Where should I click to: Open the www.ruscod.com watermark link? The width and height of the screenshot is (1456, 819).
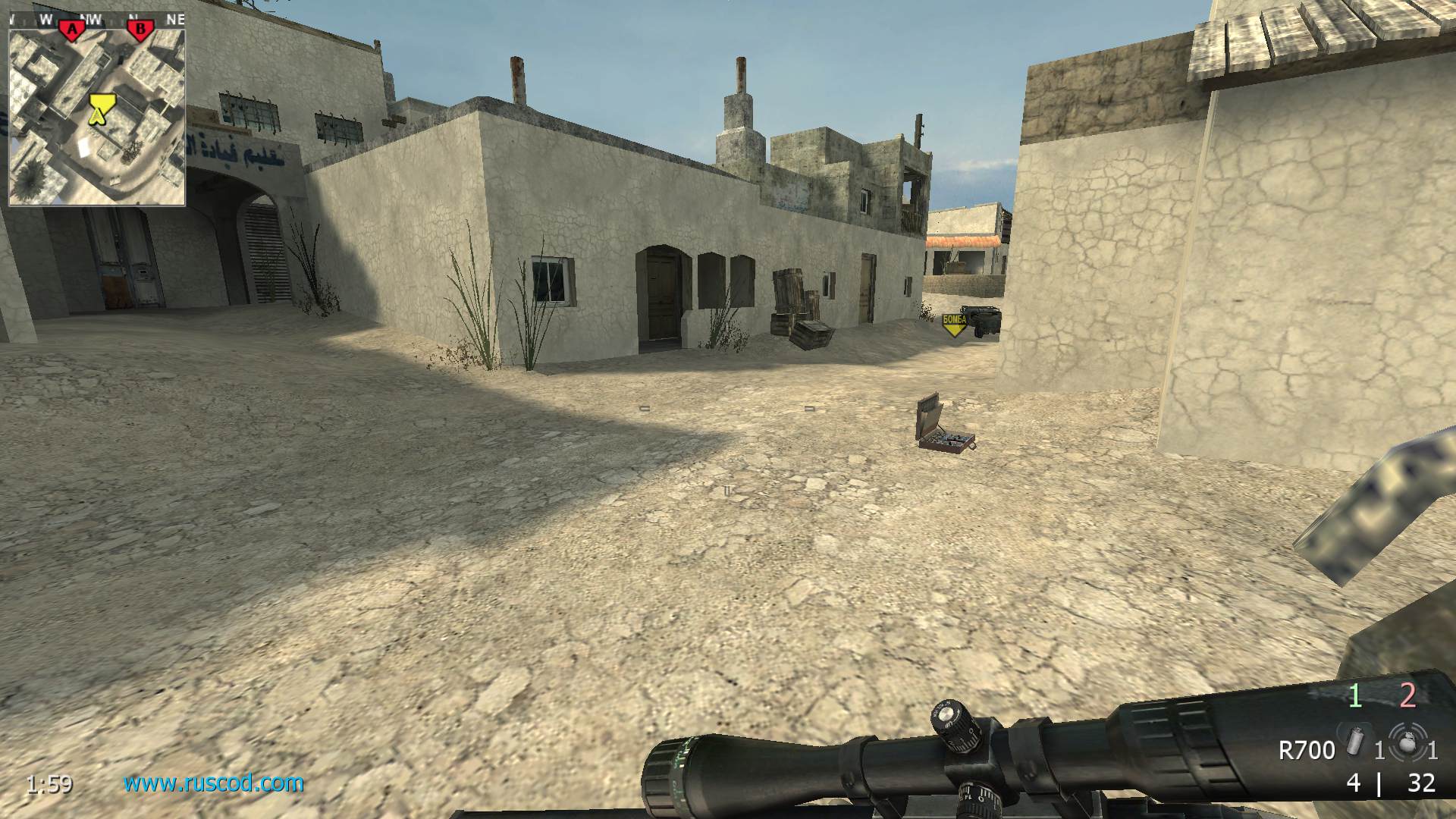[x=214, y=783]
